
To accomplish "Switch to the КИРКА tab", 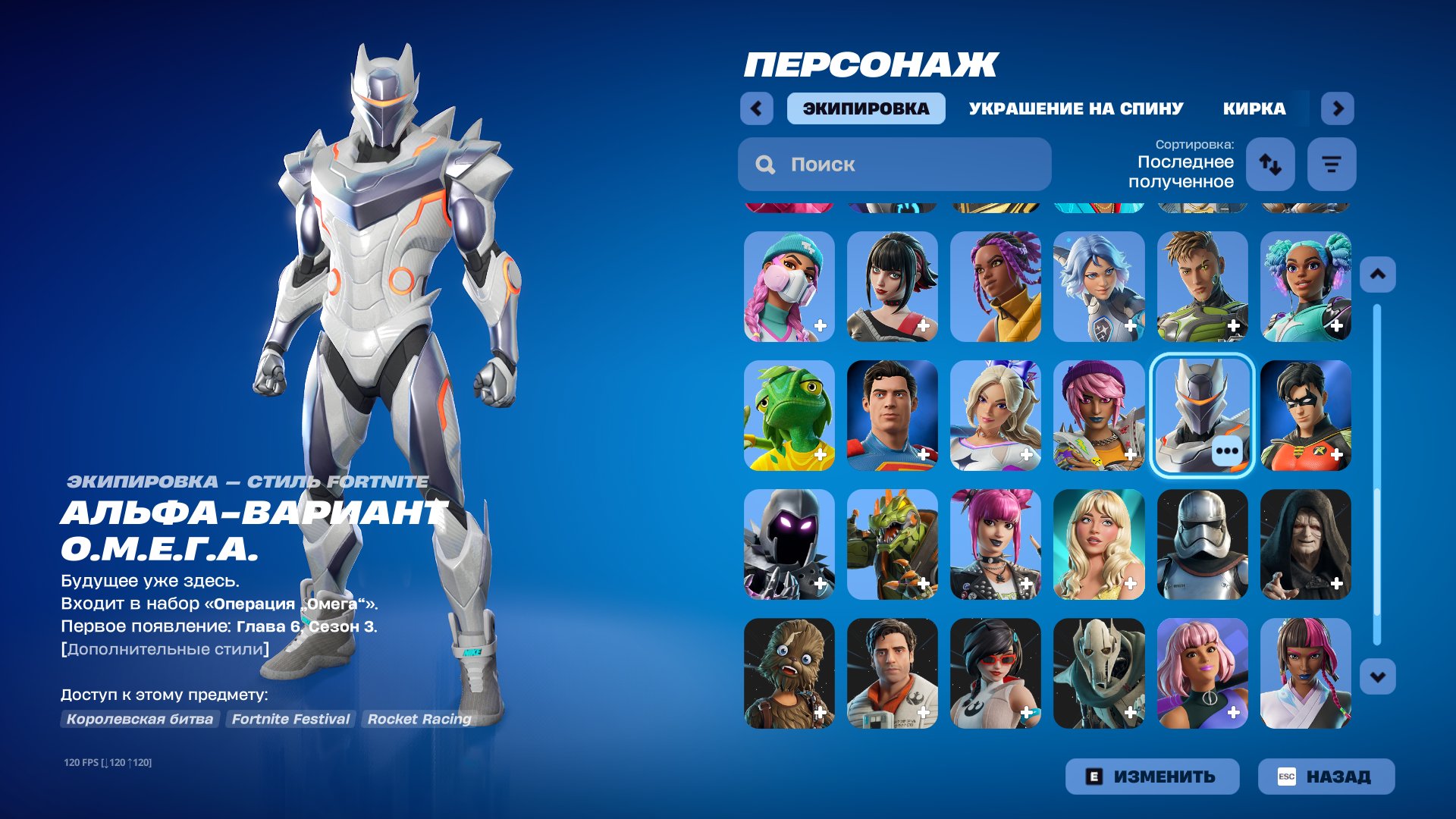I will tap(1253, 108).
